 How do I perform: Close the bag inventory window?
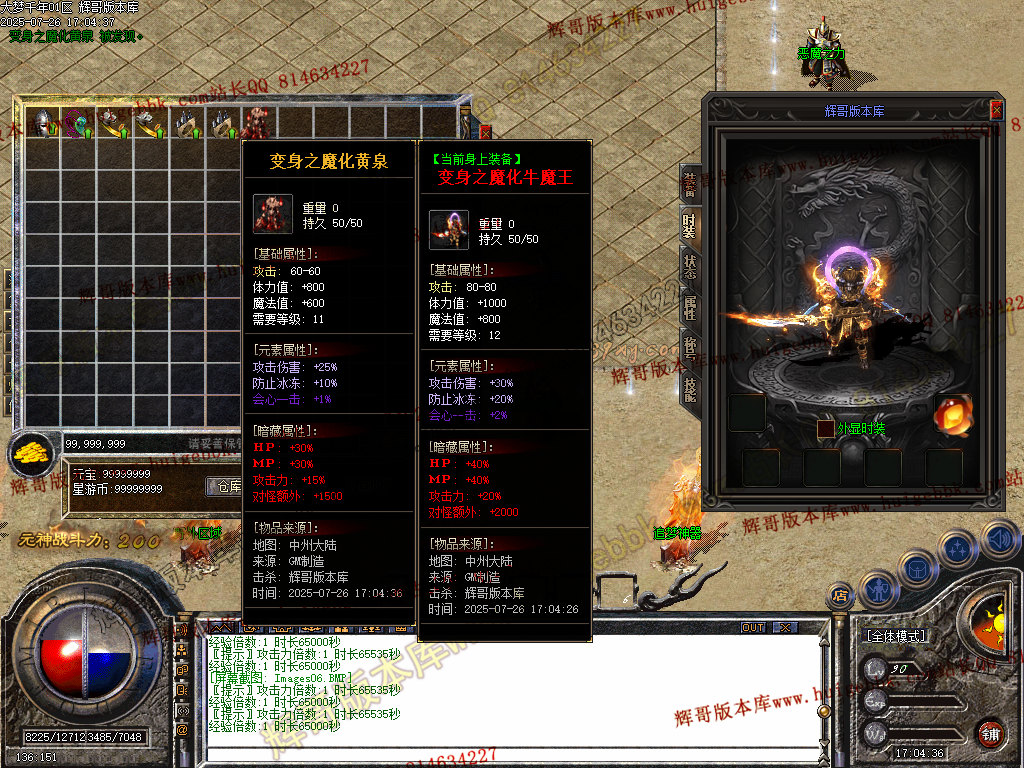pos(486,130)
